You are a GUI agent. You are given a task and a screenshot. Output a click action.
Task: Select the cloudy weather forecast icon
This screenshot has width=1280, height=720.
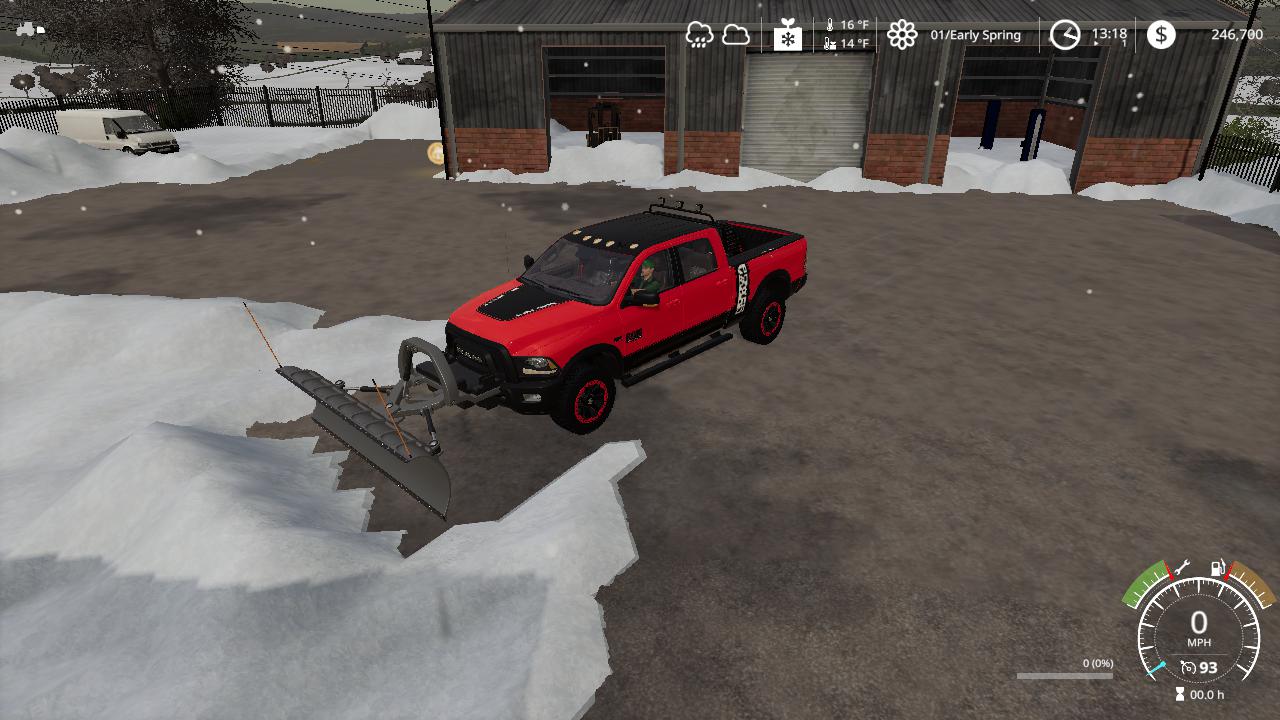click(x=736, y=35)
